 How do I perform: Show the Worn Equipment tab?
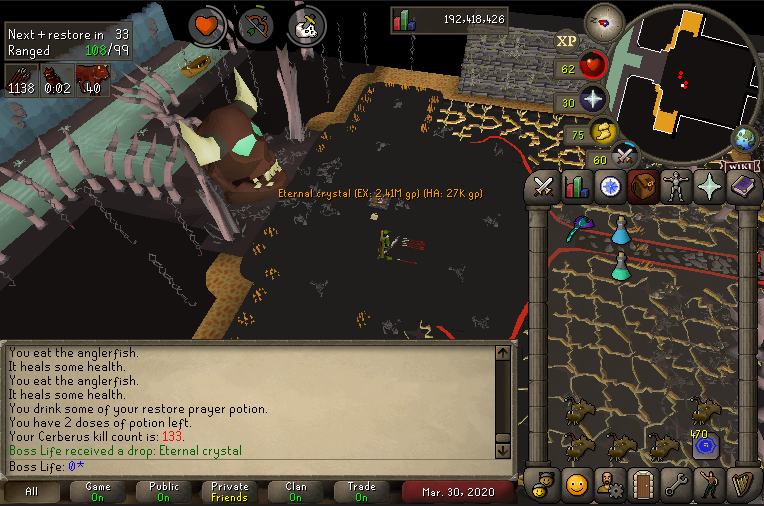(x=676, y=186)
